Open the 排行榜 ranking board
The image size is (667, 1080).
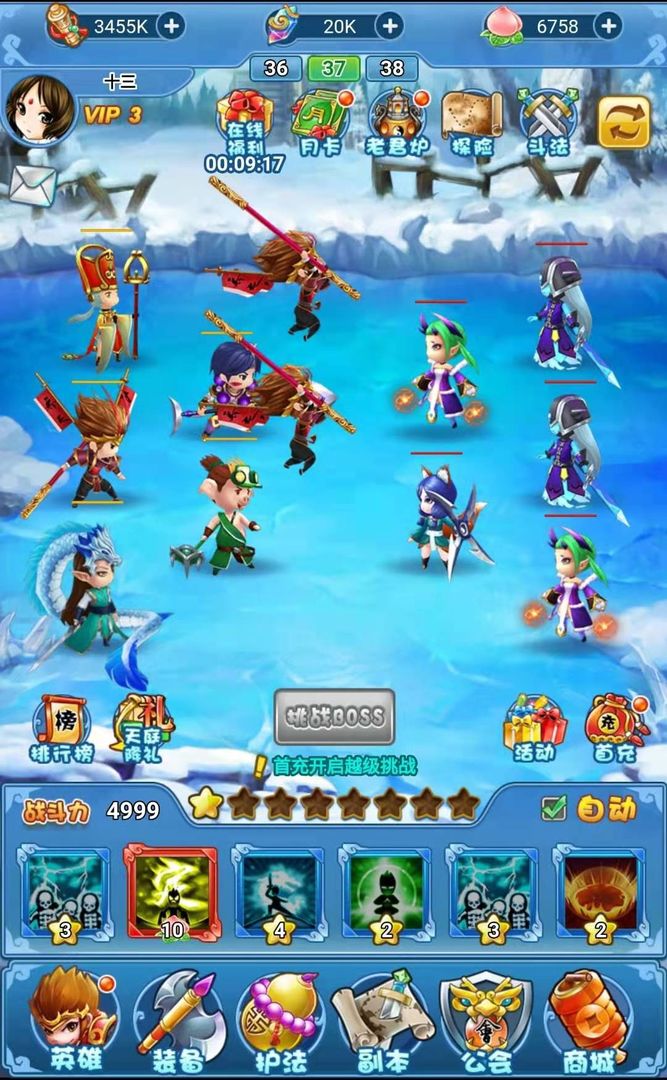pos(62,728)
